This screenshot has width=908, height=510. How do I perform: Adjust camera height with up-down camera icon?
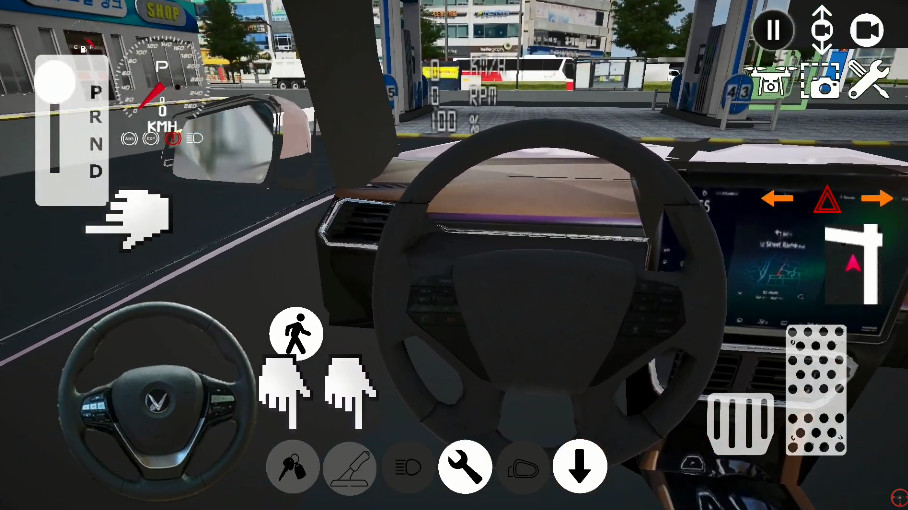click(x=820, y=29)
